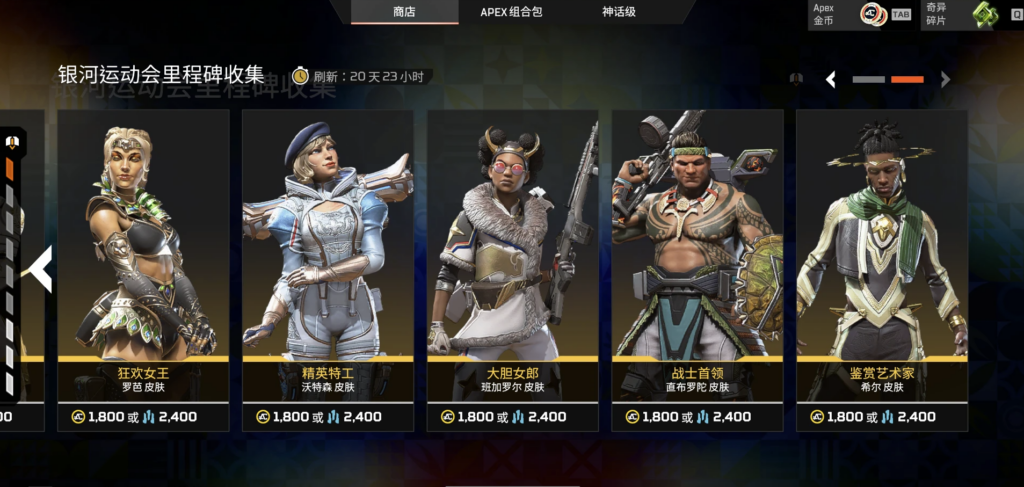
Task: Go to previous page with small left arrow
Action: pyautogui.click(x=830, y=80)
